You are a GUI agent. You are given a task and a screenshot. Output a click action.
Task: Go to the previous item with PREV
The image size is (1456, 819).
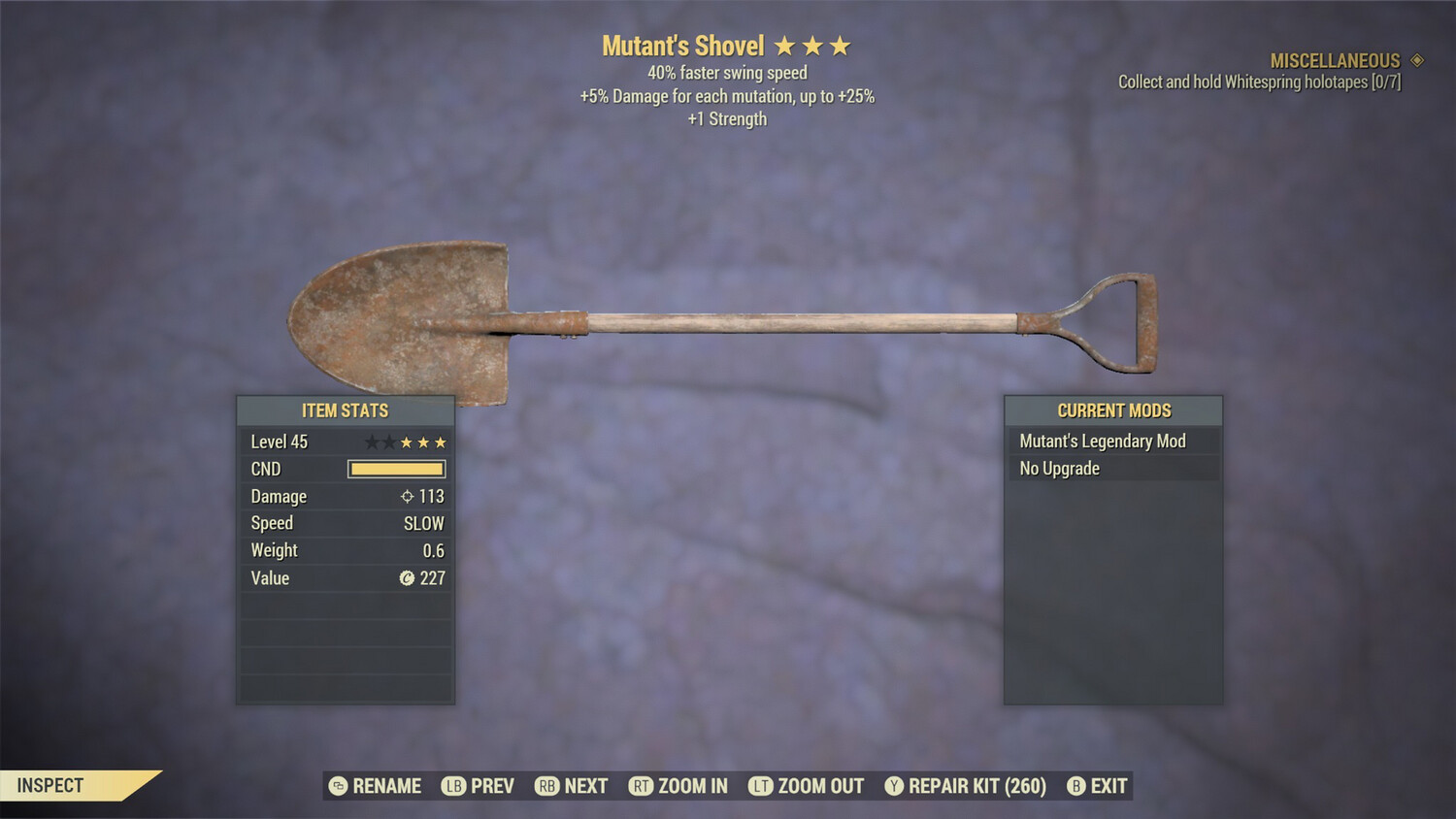click(x=479, y=786)
